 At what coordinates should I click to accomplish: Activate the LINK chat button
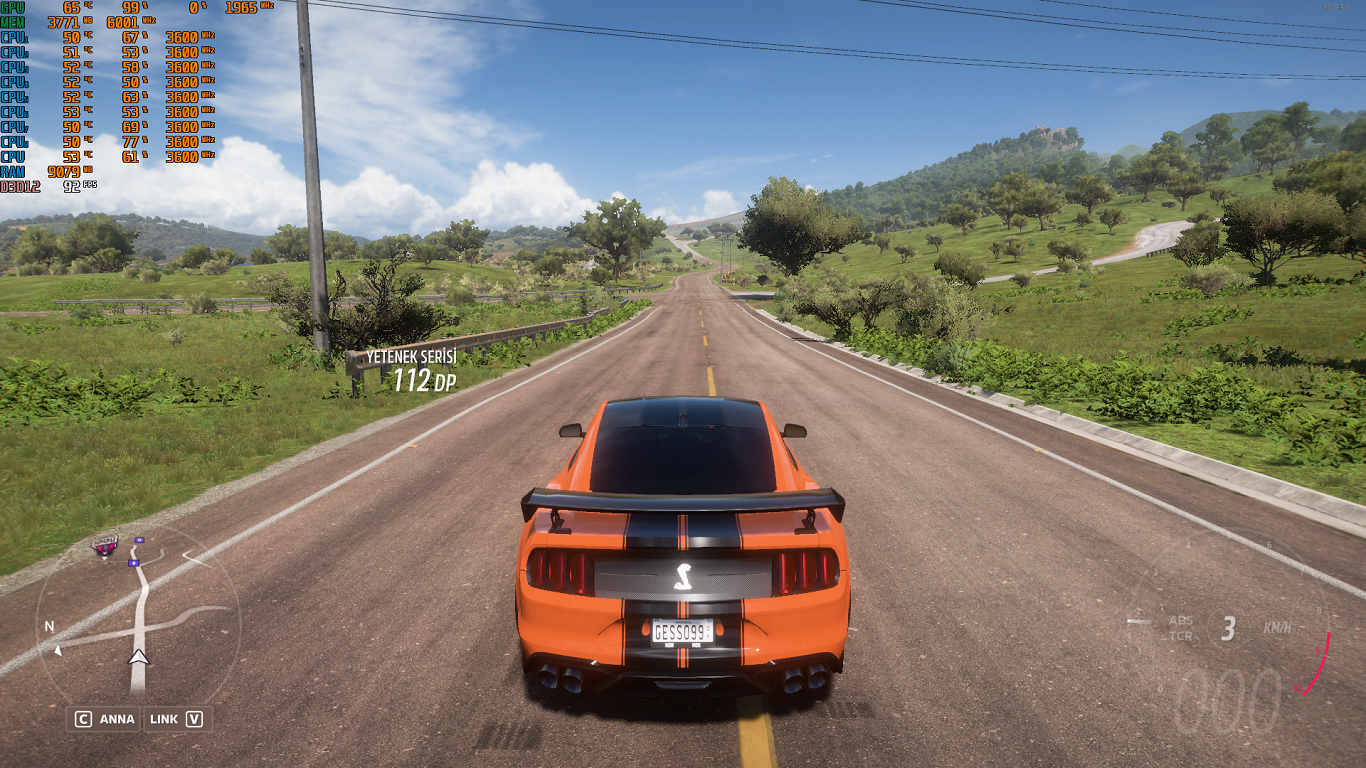[x=176, y=719]
